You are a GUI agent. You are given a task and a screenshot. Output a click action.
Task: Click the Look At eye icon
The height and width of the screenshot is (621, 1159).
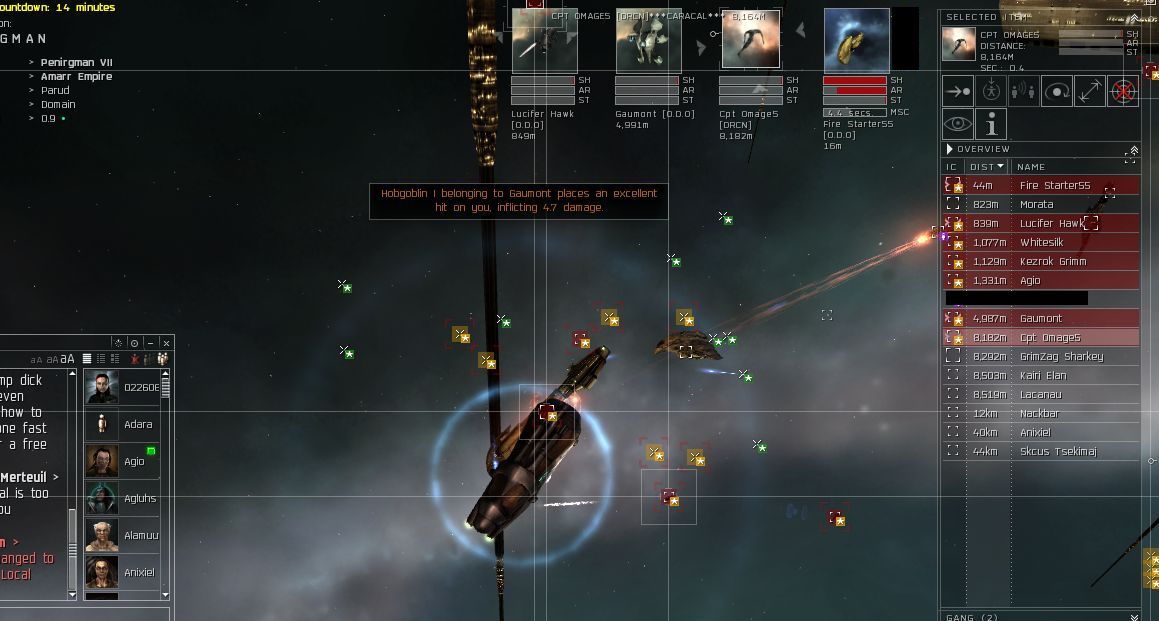[958, 124]
